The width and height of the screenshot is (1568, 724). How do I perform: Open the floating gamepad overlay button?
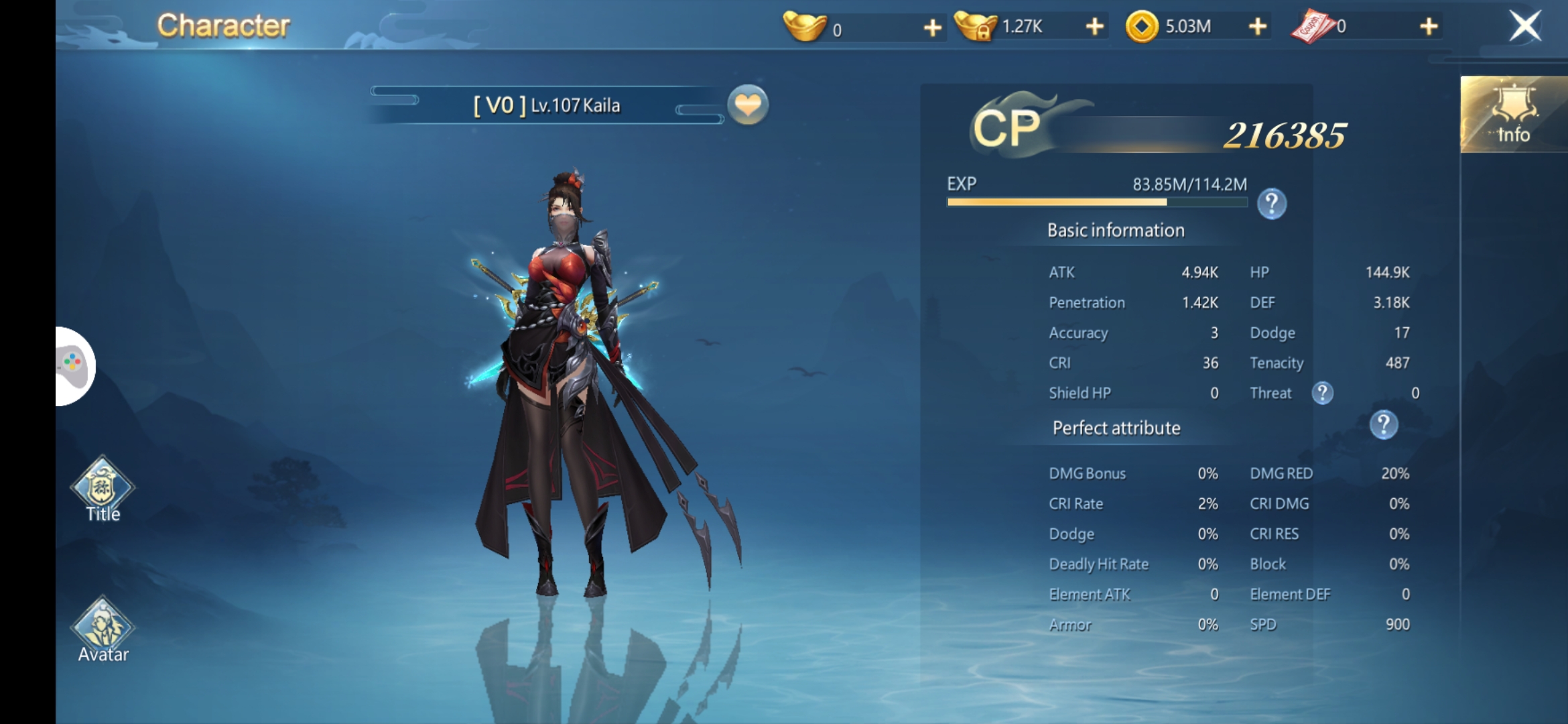click(x=74, y=366)
